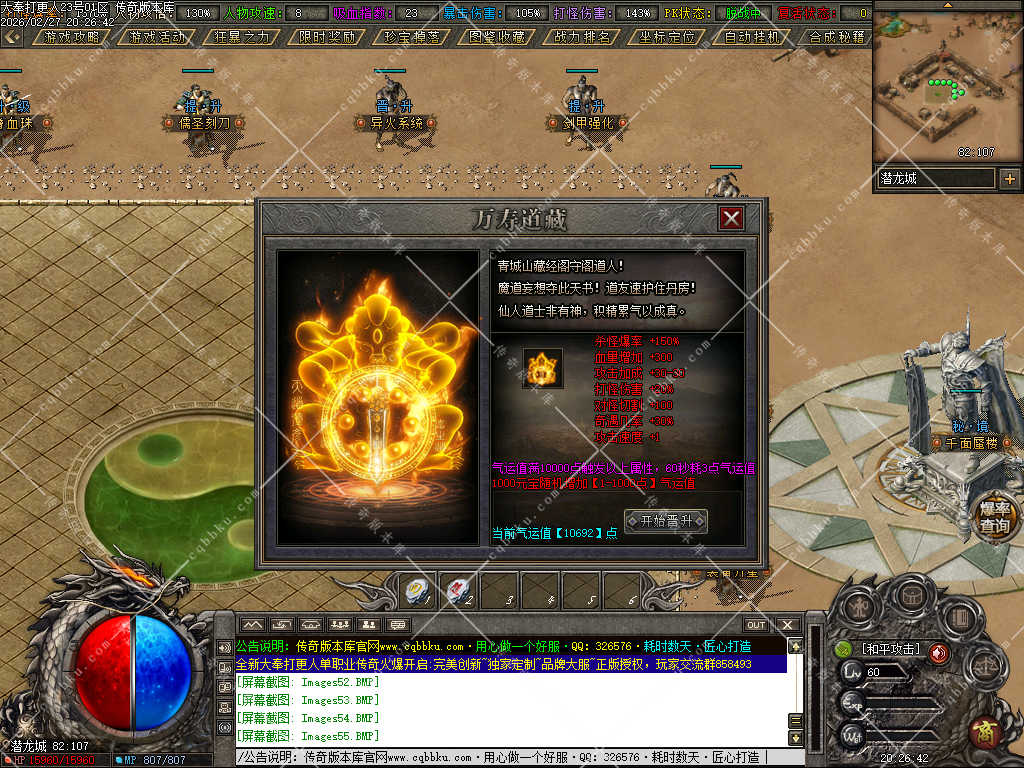Open the 珍宝箱落 menu
This screenshot has width=1024, height=768.
[412, 37]
